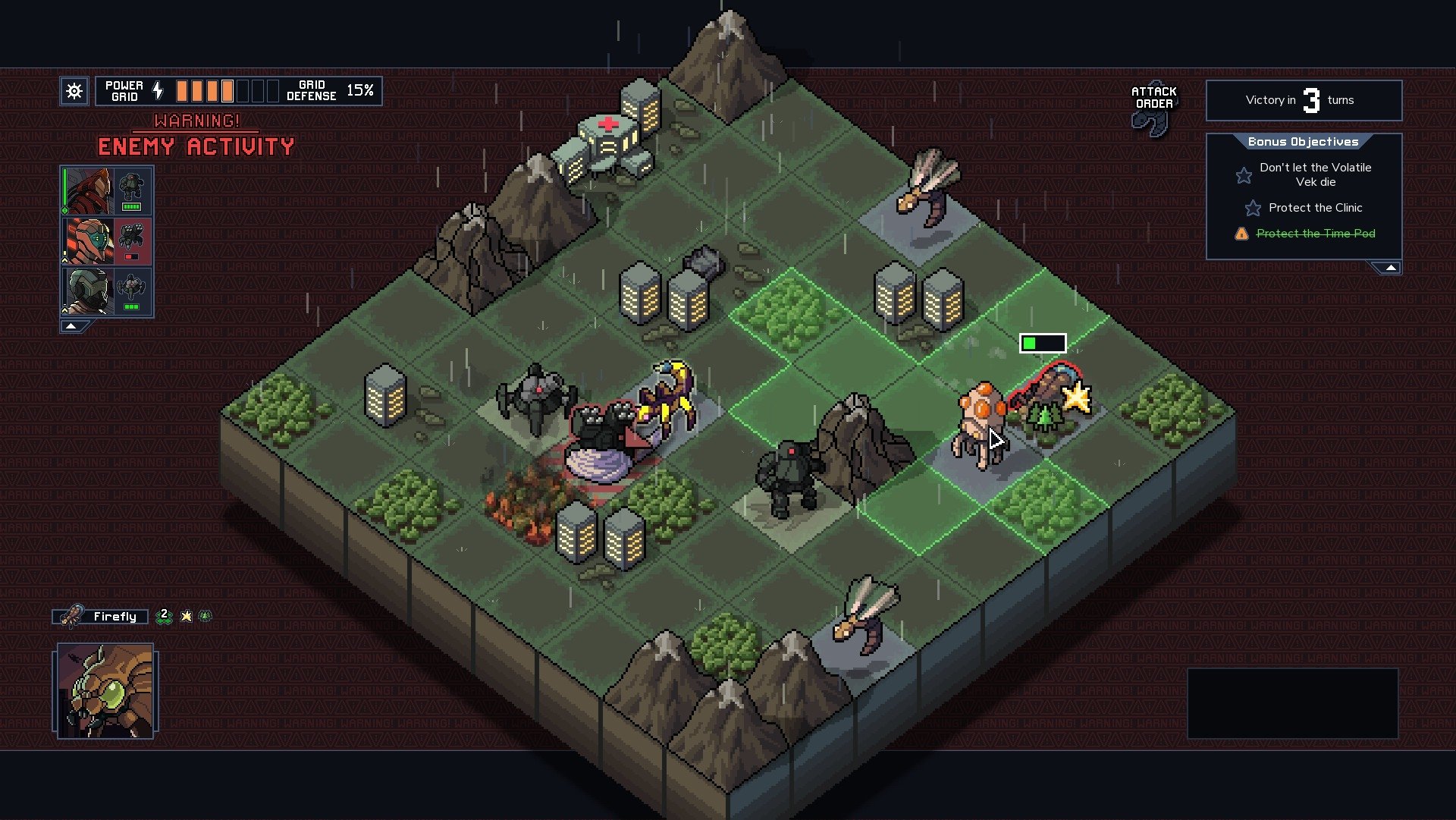Screen dimensions: 1456x820
Task: Open the settings gear icon
Action: point(74,91)
